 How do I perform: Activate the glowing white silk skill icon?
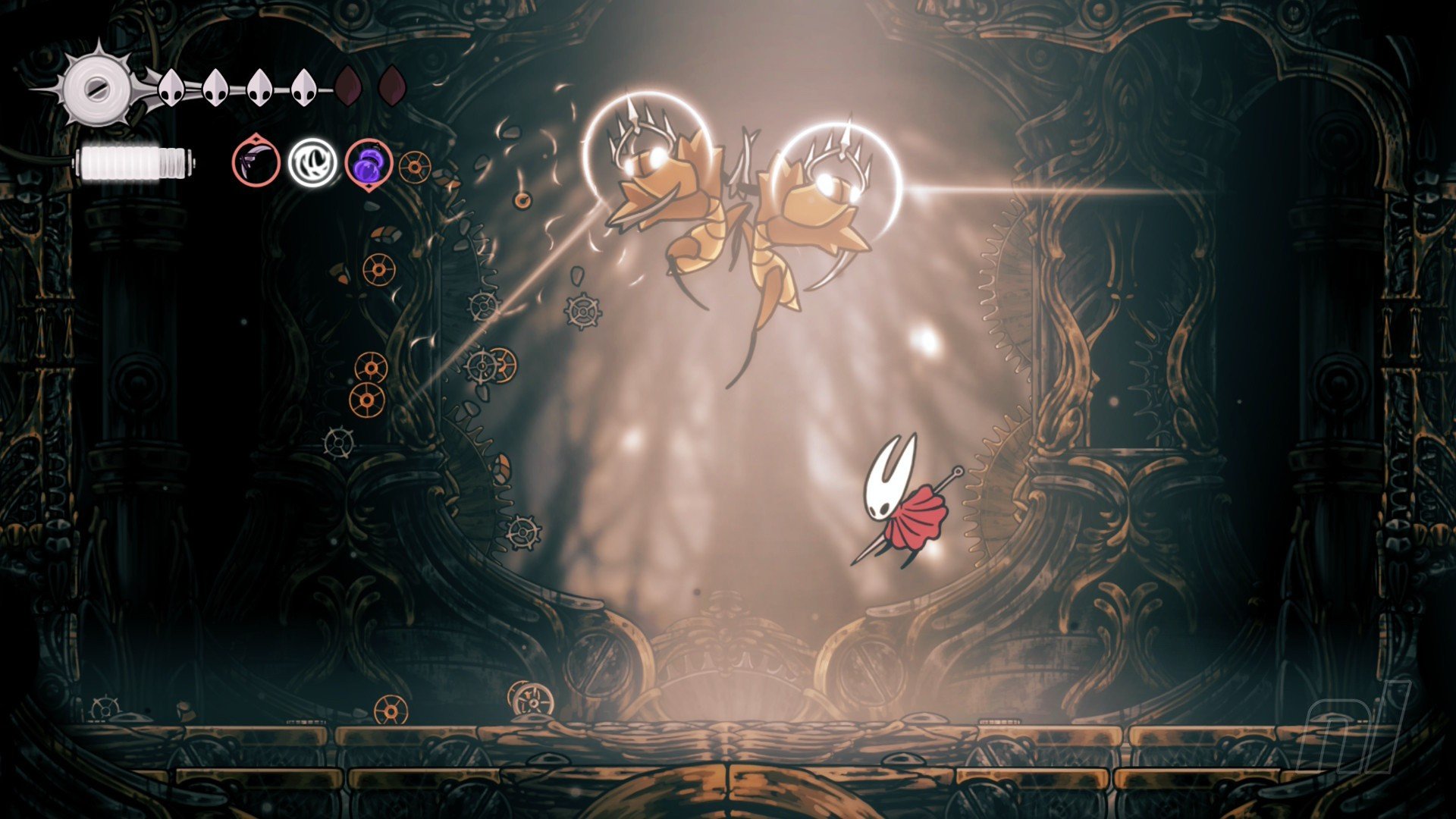pos(312,162)
